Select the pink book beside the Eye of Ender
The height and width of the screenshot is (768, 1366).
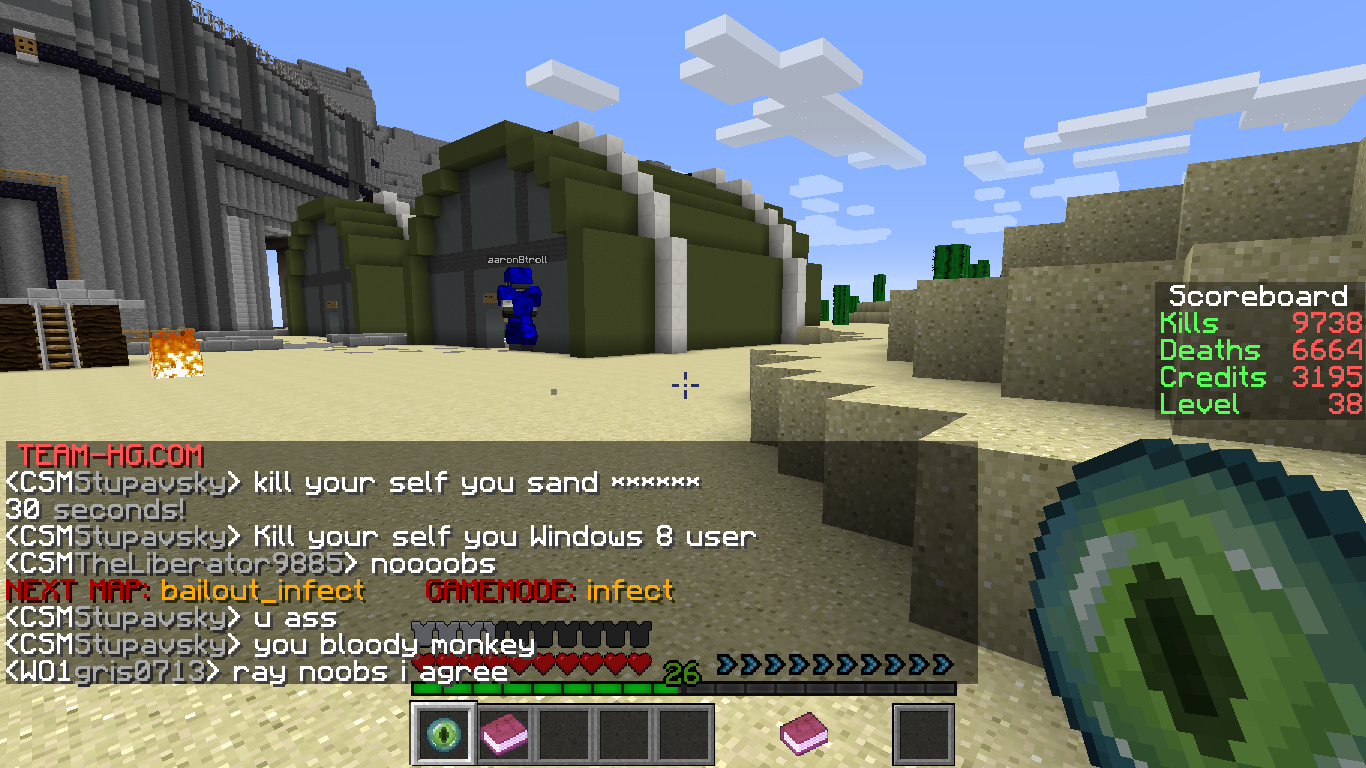point(503,735)
